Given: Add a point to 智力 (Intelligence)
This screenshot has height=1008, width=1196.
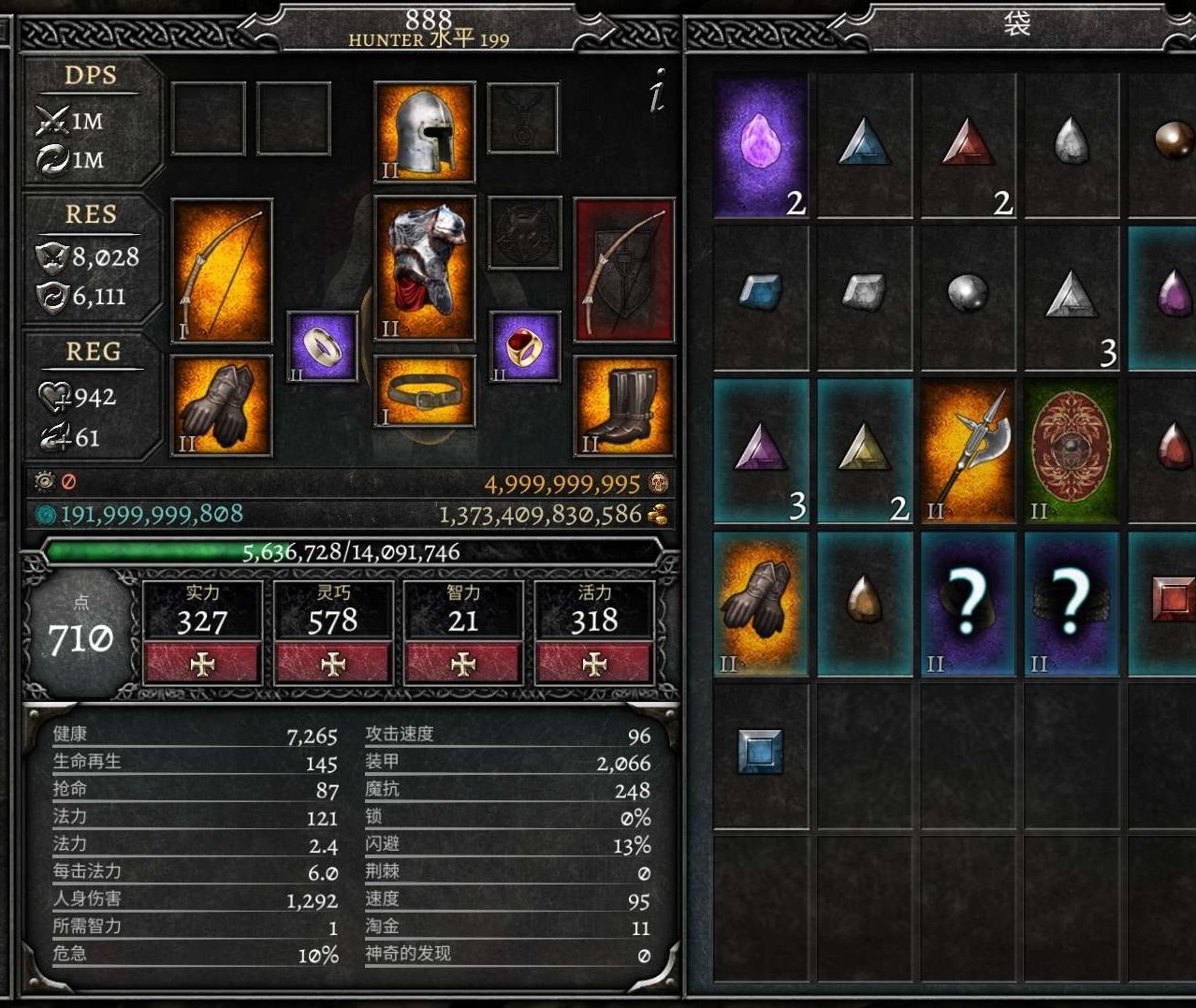Looking at the screenshot, I should 463,663.
